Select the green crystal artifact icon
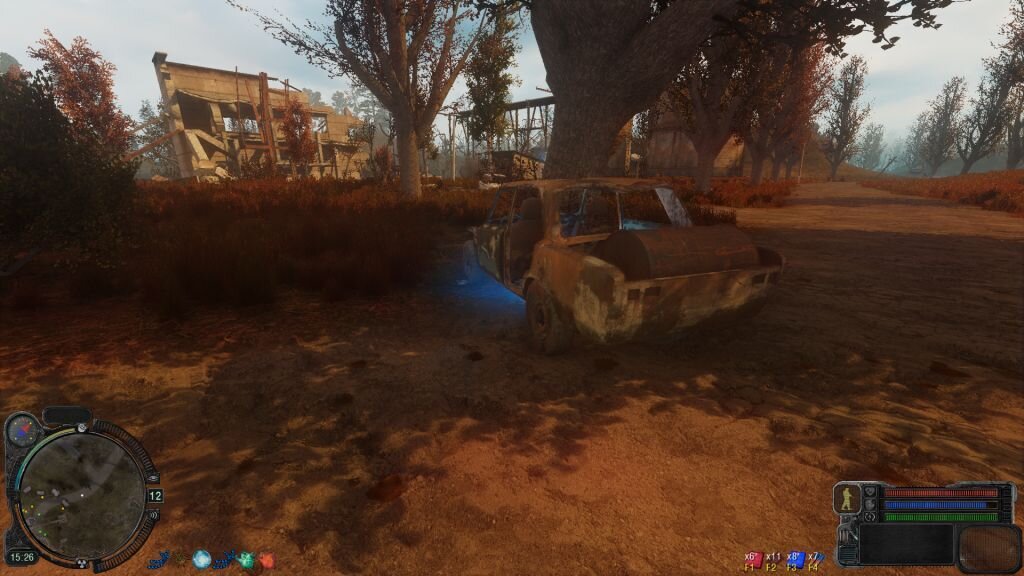The height and width of the screenshot is (576, 1024). [246, 561]
